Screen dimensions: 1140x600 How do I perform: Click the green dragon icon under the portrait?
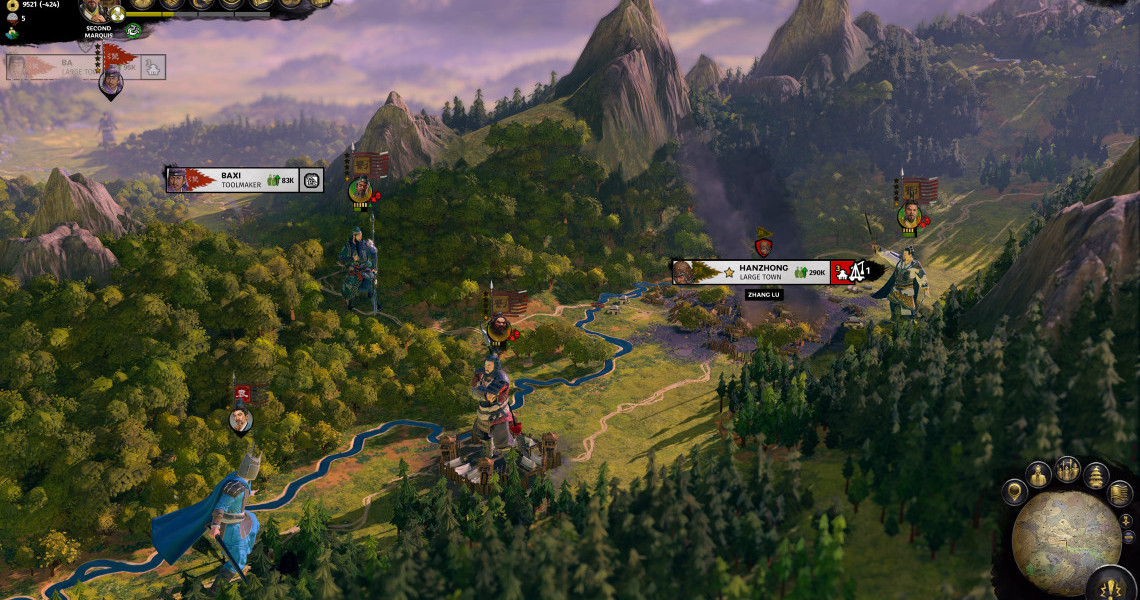(132, 31)
